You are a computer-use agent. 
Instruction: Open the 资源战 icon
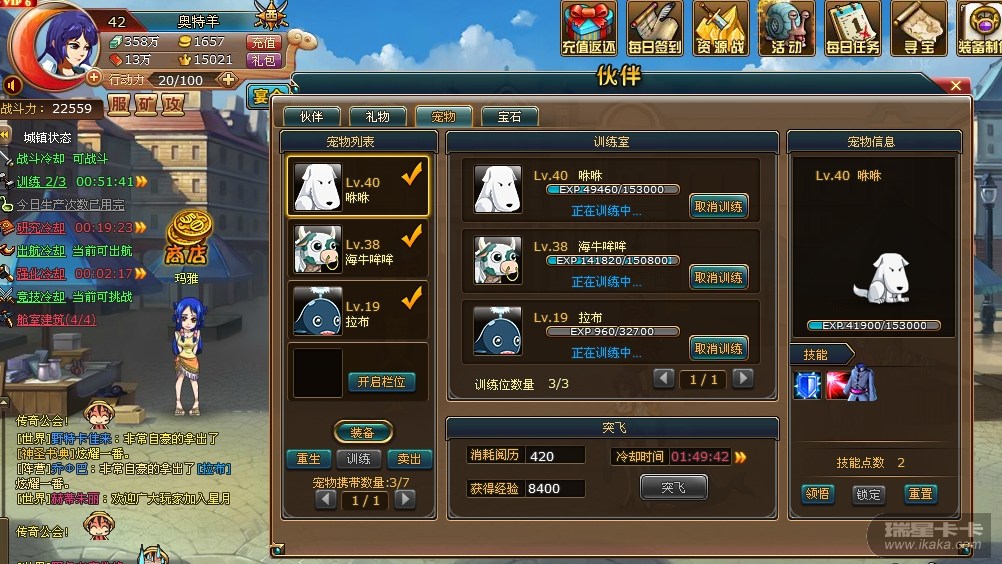pos(720,28)
